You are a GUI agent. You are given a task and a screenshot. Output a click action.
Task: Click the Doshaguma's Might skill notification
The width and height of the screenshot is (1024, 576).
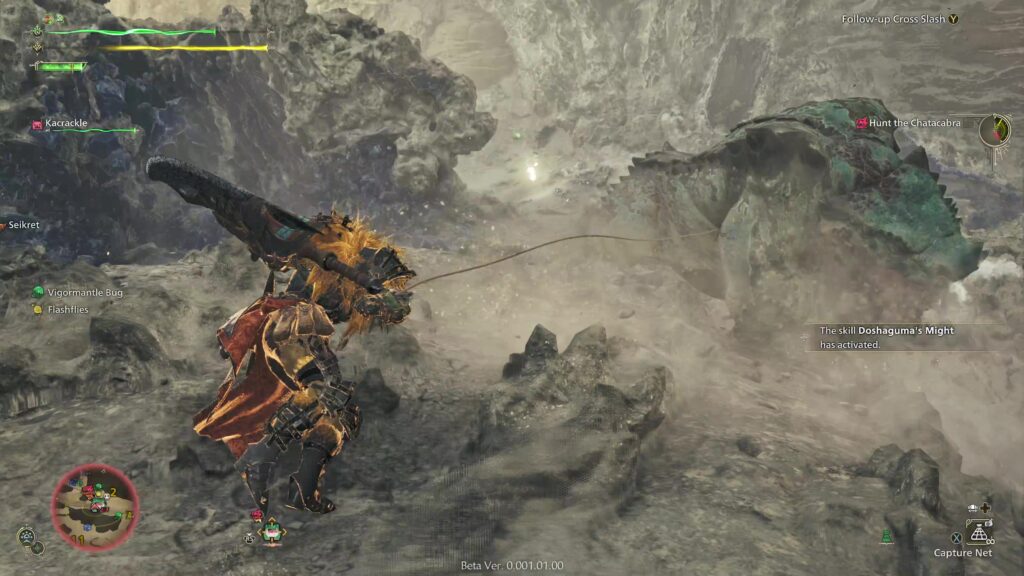pos(887,337)
